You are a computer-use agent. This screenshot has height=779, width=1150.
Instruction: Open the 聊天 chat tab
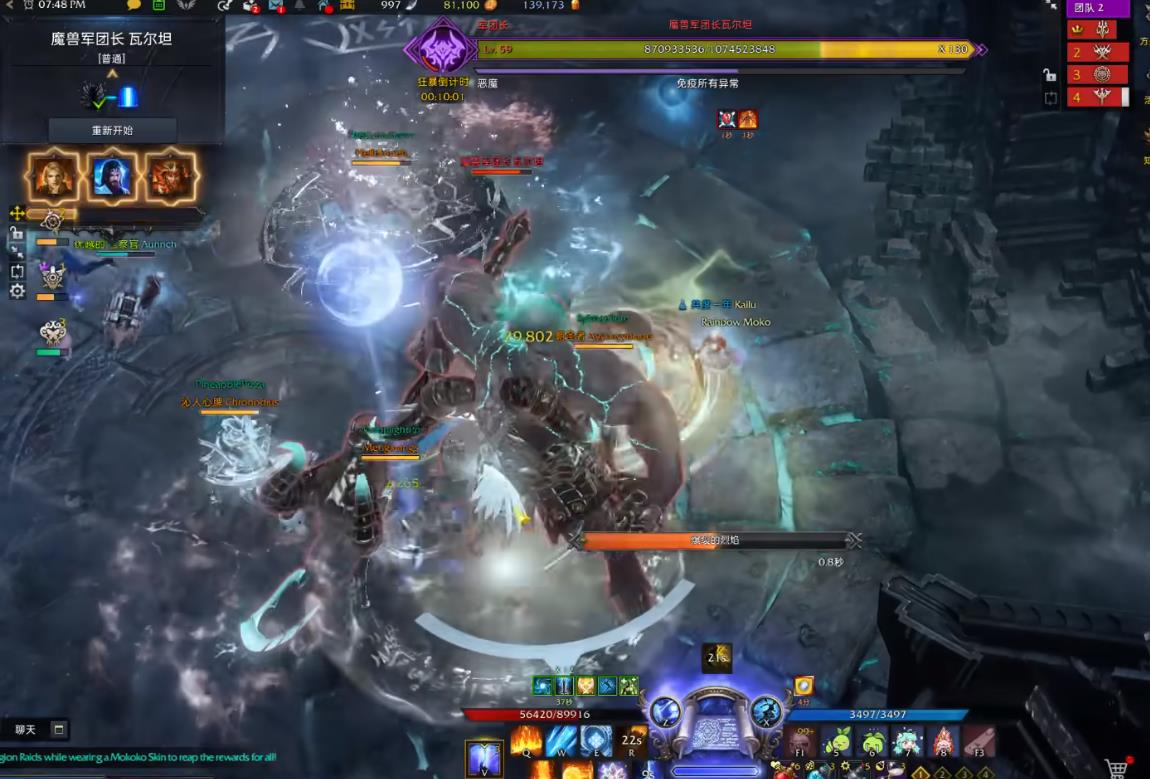25,730
